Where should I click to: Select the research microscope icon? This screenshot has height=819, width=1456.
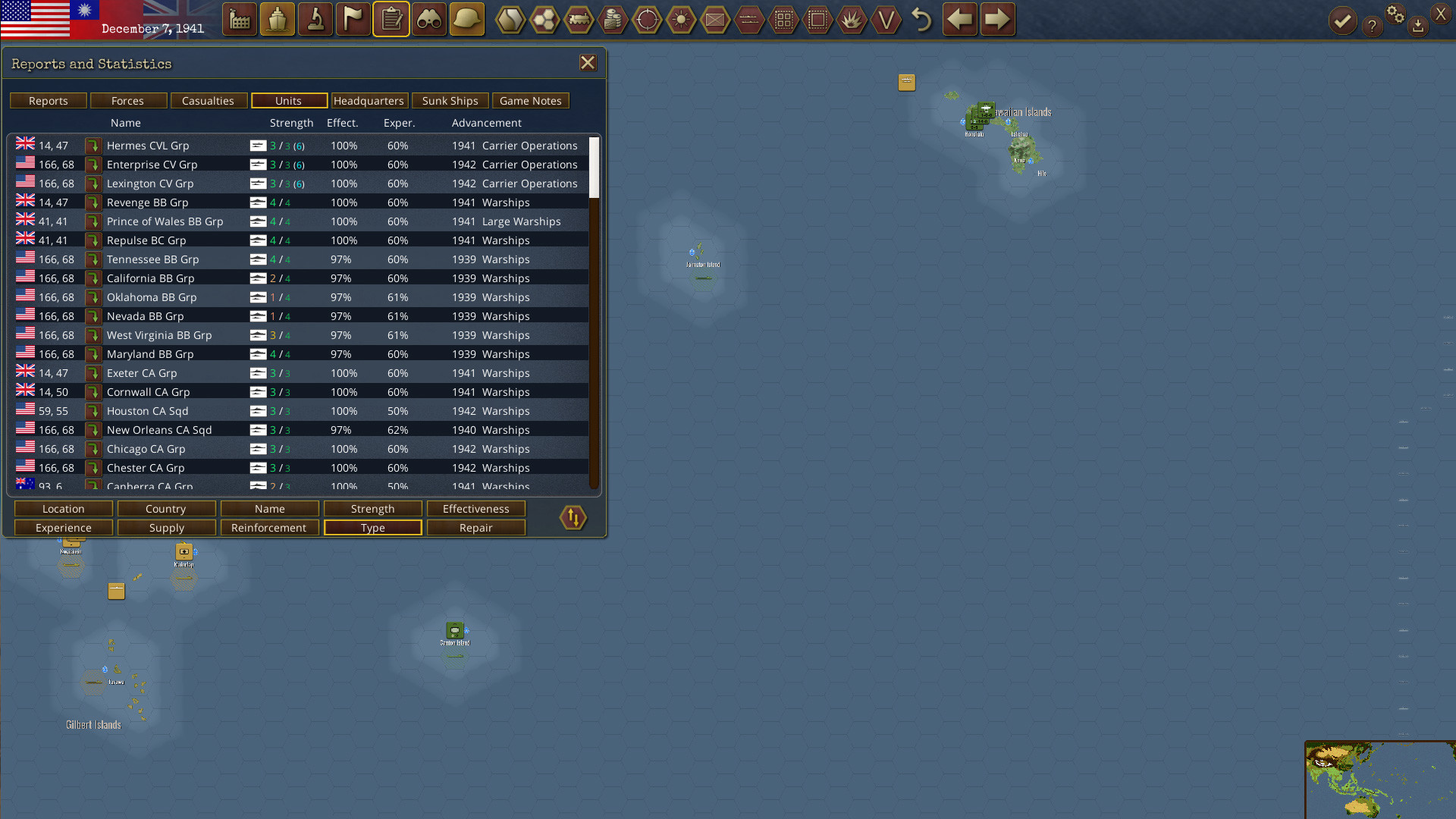(x=315, y=19)
